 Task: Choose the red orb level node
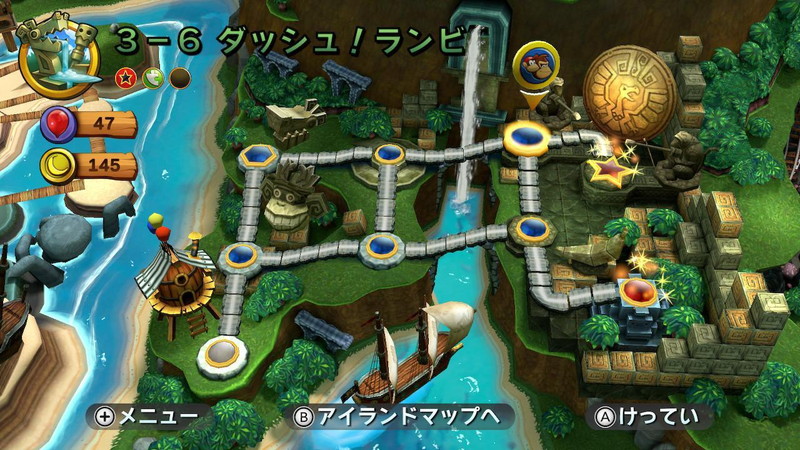(x=636, y=293)
